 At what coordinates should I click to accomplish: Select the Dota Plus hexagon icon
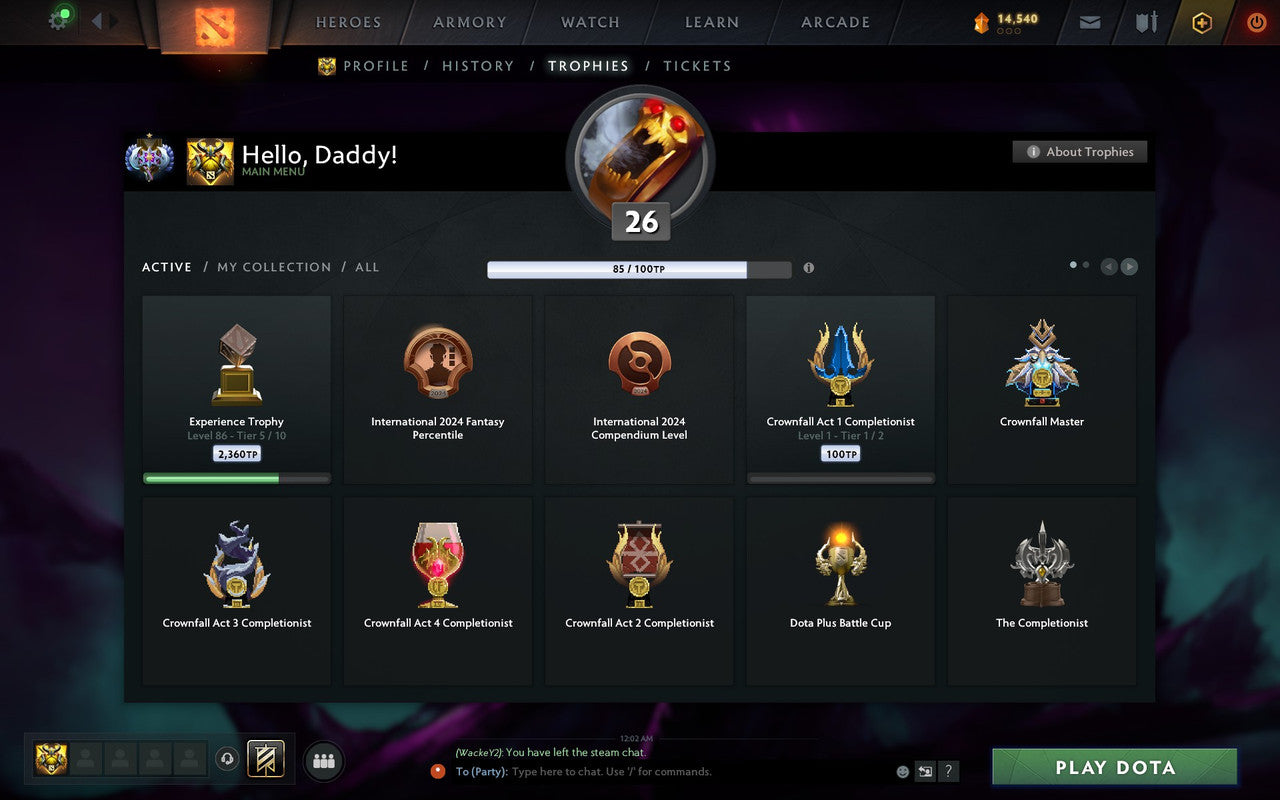coord(1201,22)
